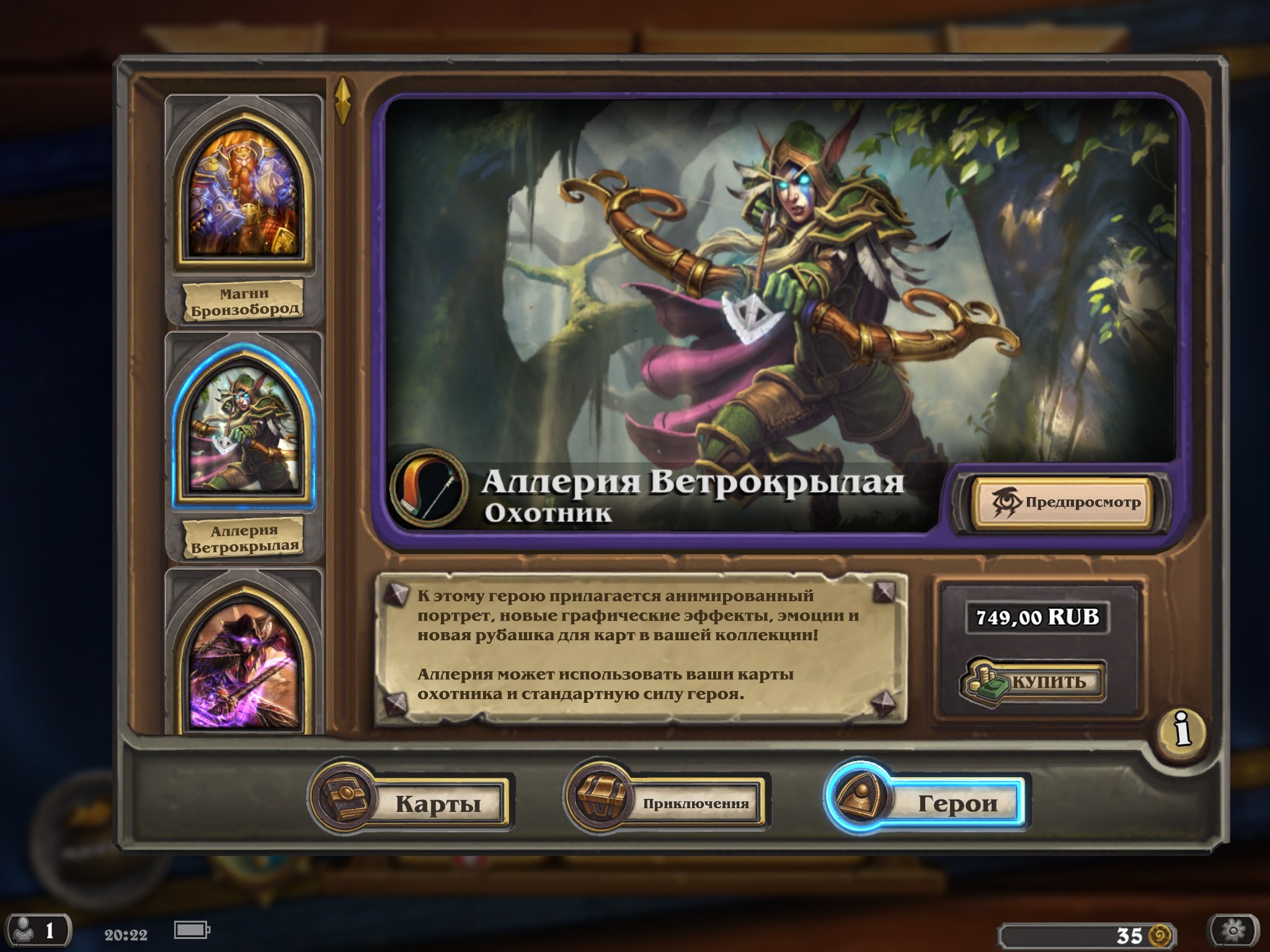
Task: Click the hero list scroll arrows
Action: click(x=343, y=100)
